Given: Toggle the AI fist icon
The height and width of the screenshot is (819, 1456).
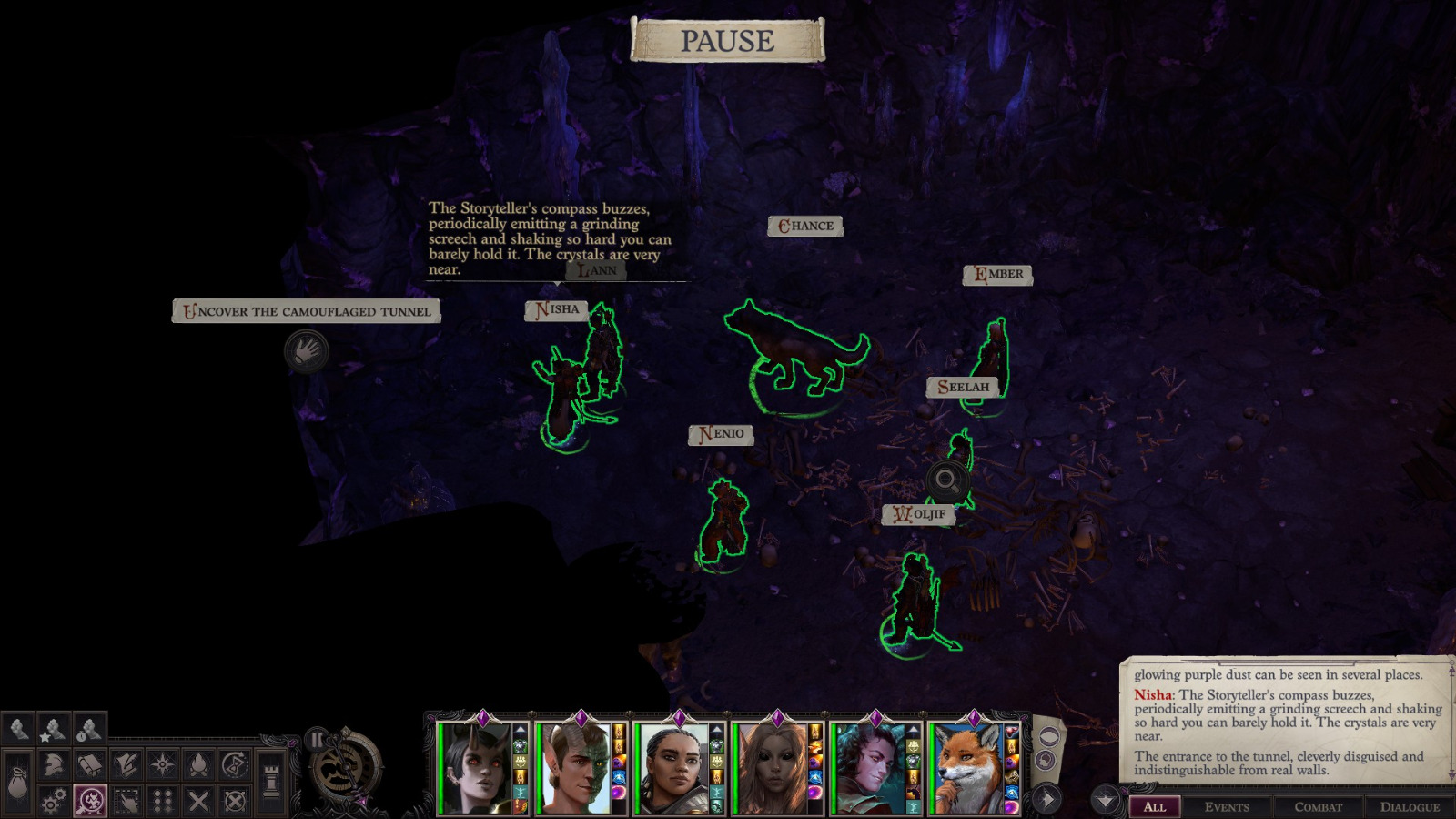Looking at the screenshot, I should pyautogui.click(x=17, y=728).
